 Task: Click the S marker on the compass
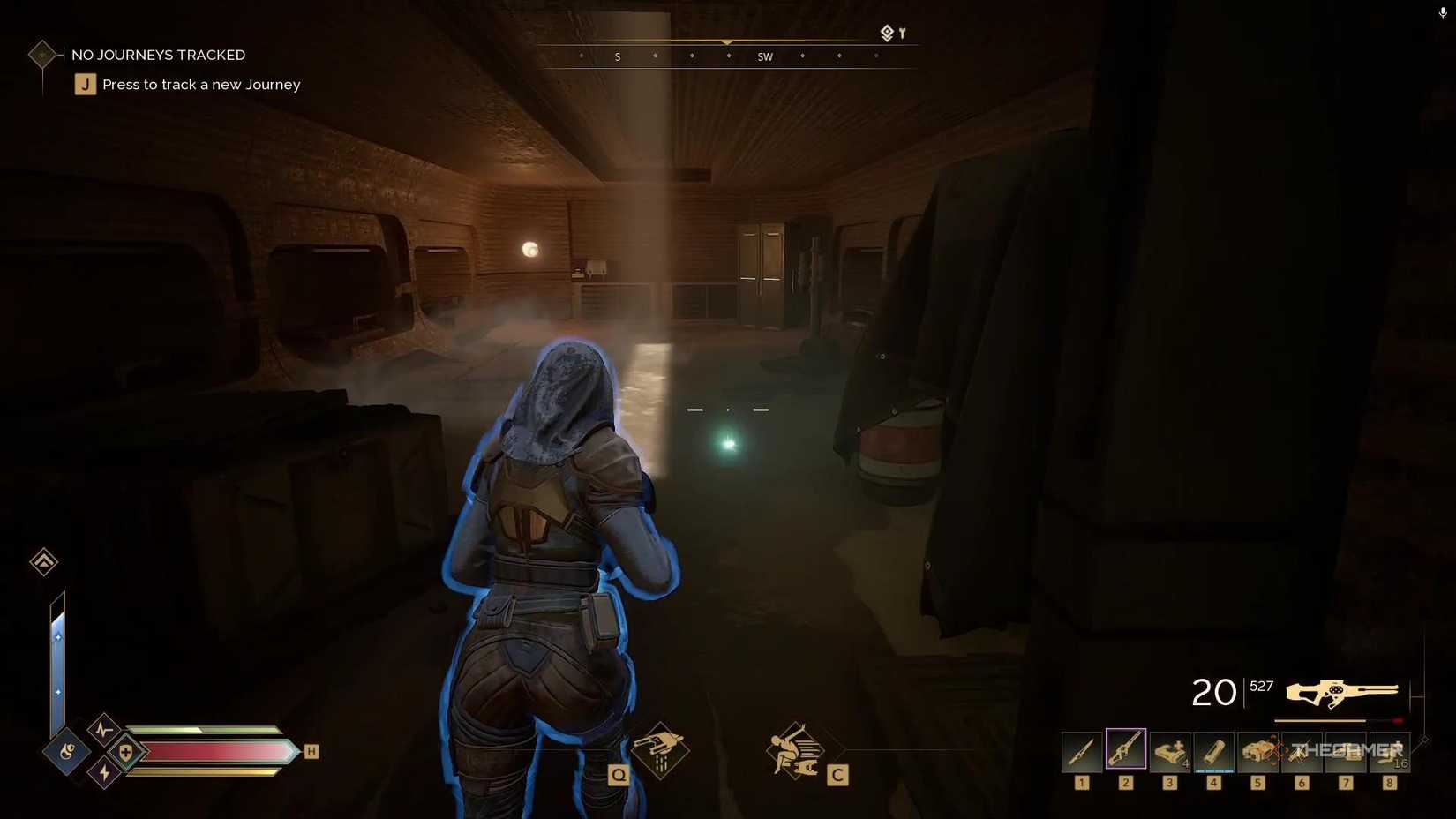(x=618, y=56)
